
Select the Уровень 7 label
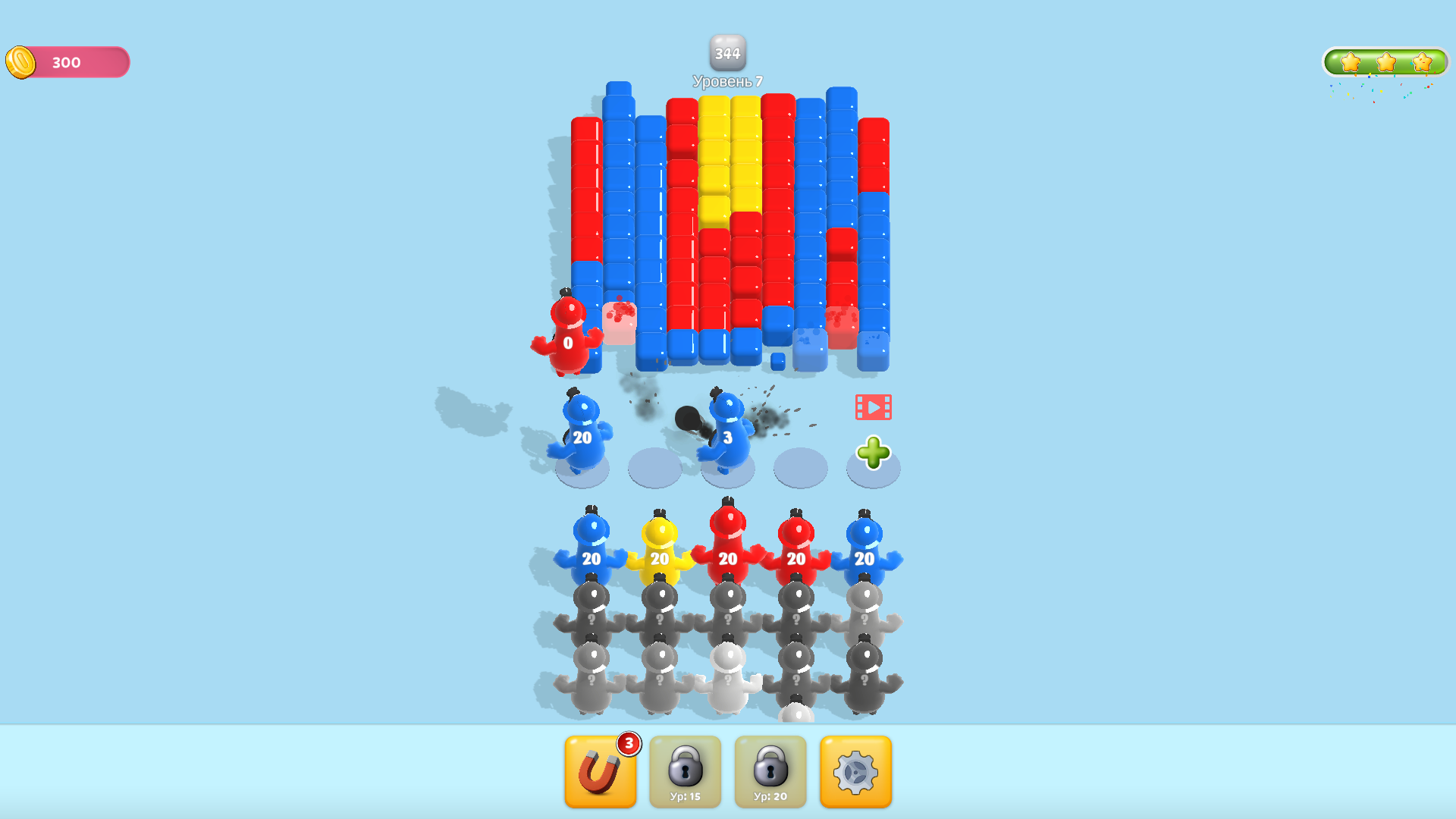pyautogui.click(x=727, y=79)
